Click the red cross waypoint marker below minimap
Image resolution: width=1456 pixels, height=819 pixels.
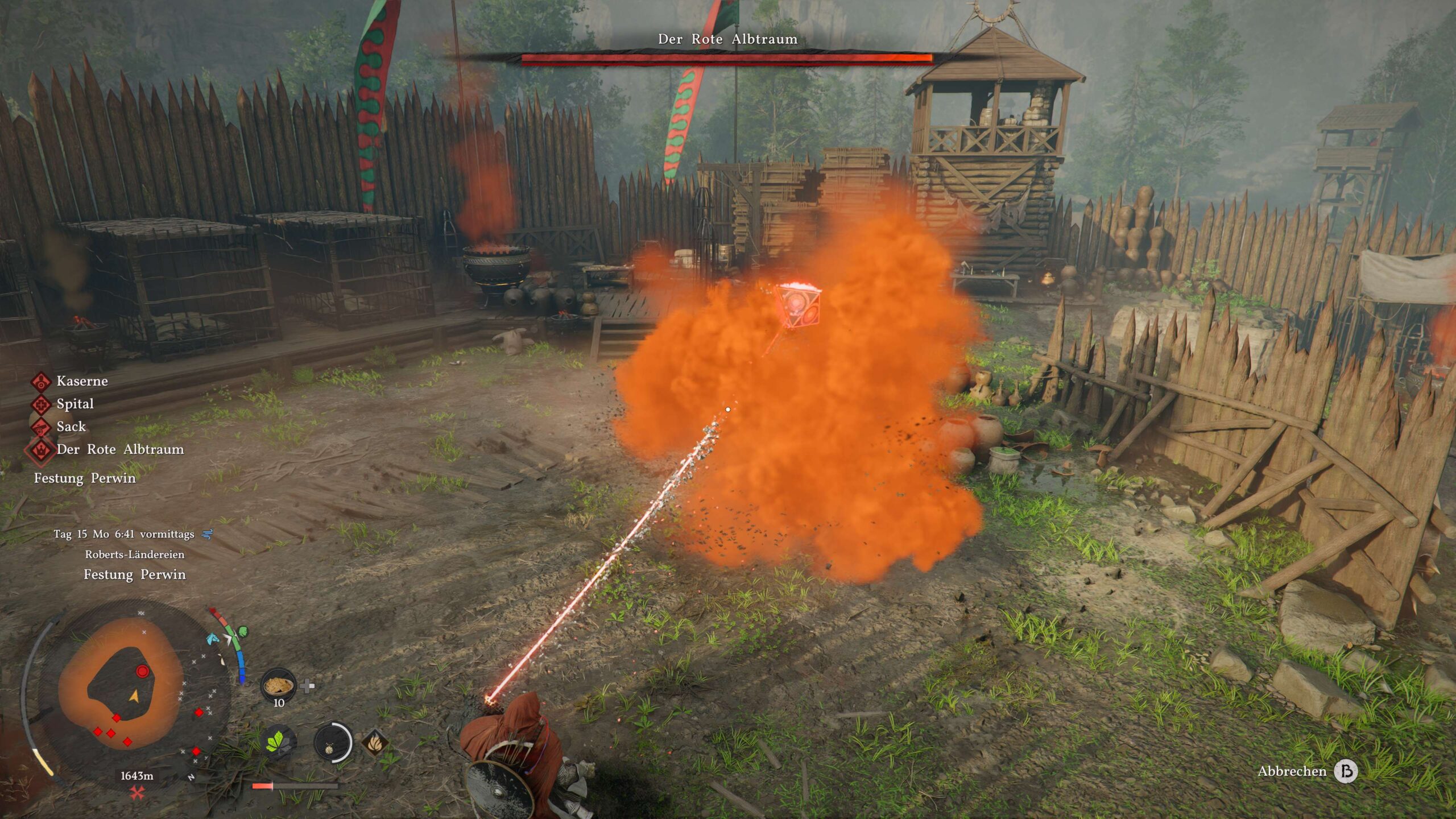(137, 792)
